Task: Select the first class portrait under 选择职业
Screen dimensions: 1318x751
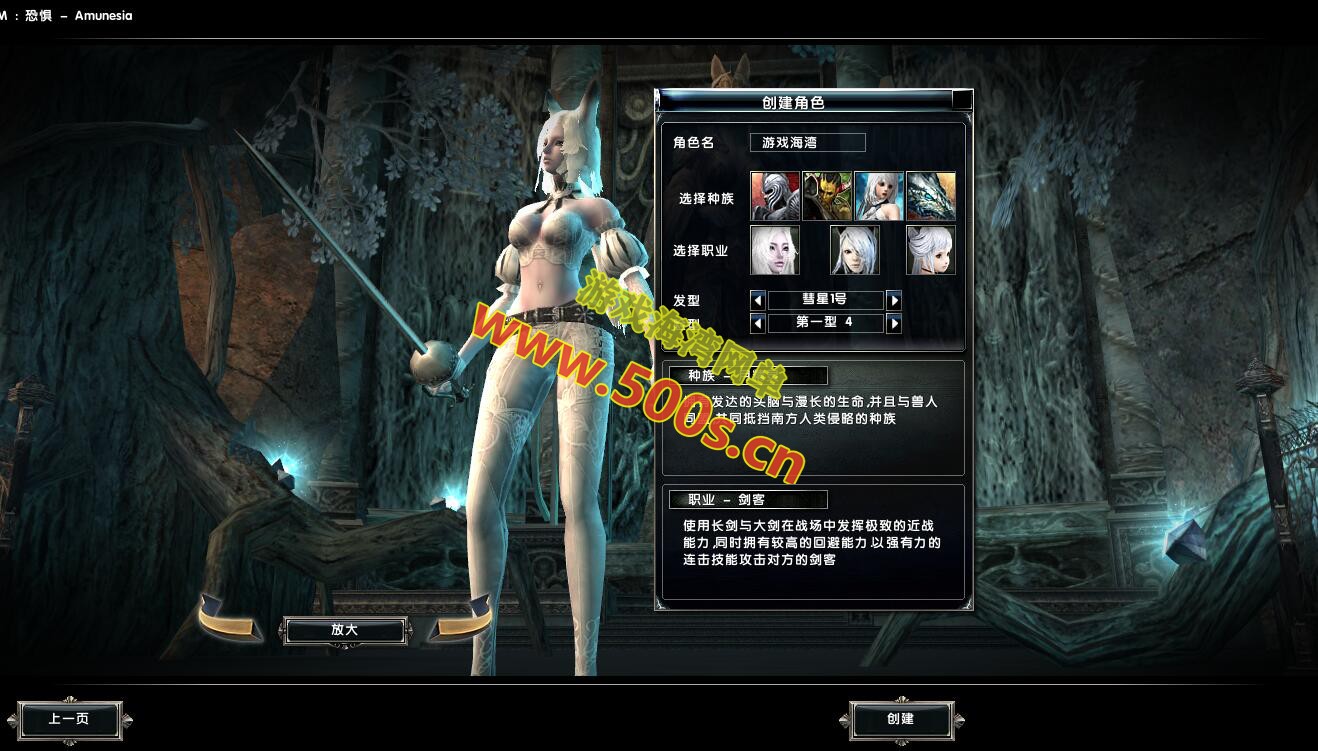Action: 777,249
